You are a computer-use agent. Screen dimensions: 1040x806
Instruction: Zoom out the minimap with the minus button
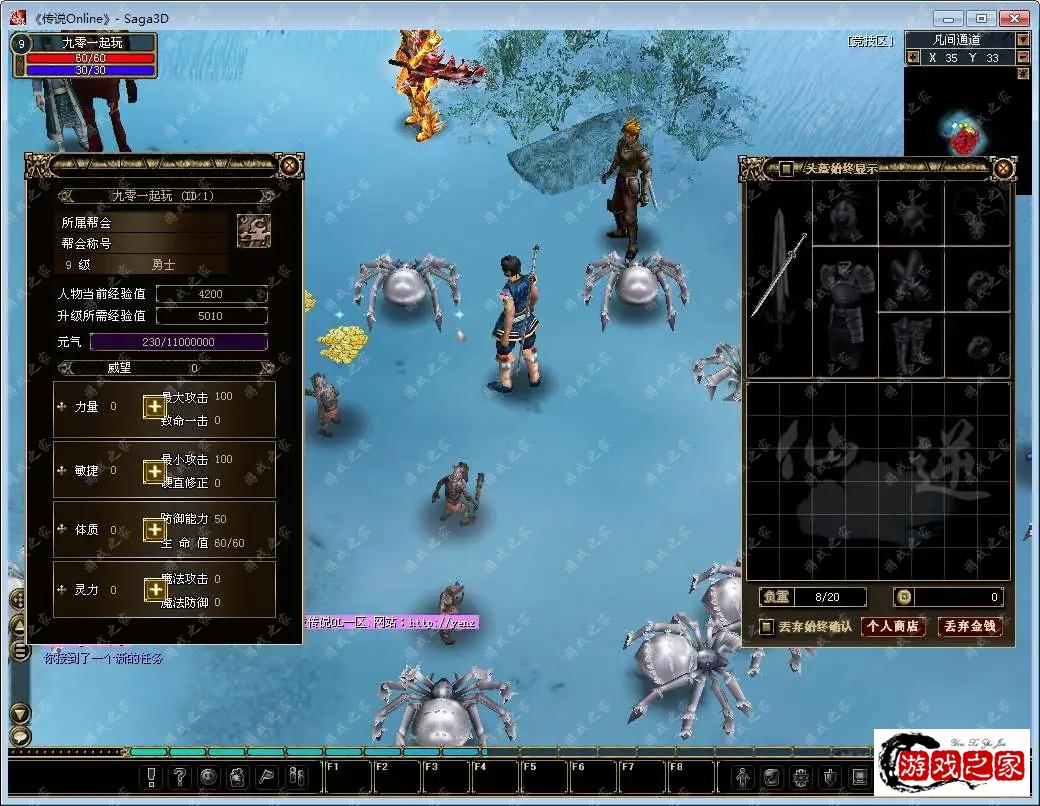click(1023, 58)
